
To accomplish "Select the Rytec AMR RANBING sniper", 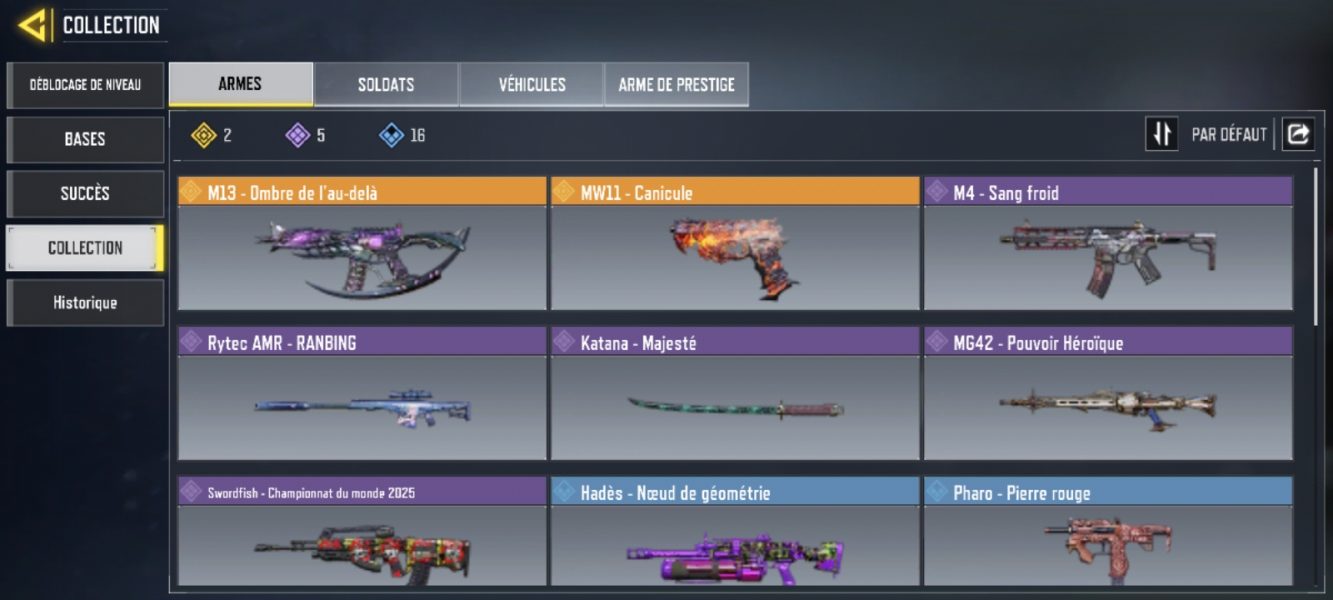I will point(362,394).
